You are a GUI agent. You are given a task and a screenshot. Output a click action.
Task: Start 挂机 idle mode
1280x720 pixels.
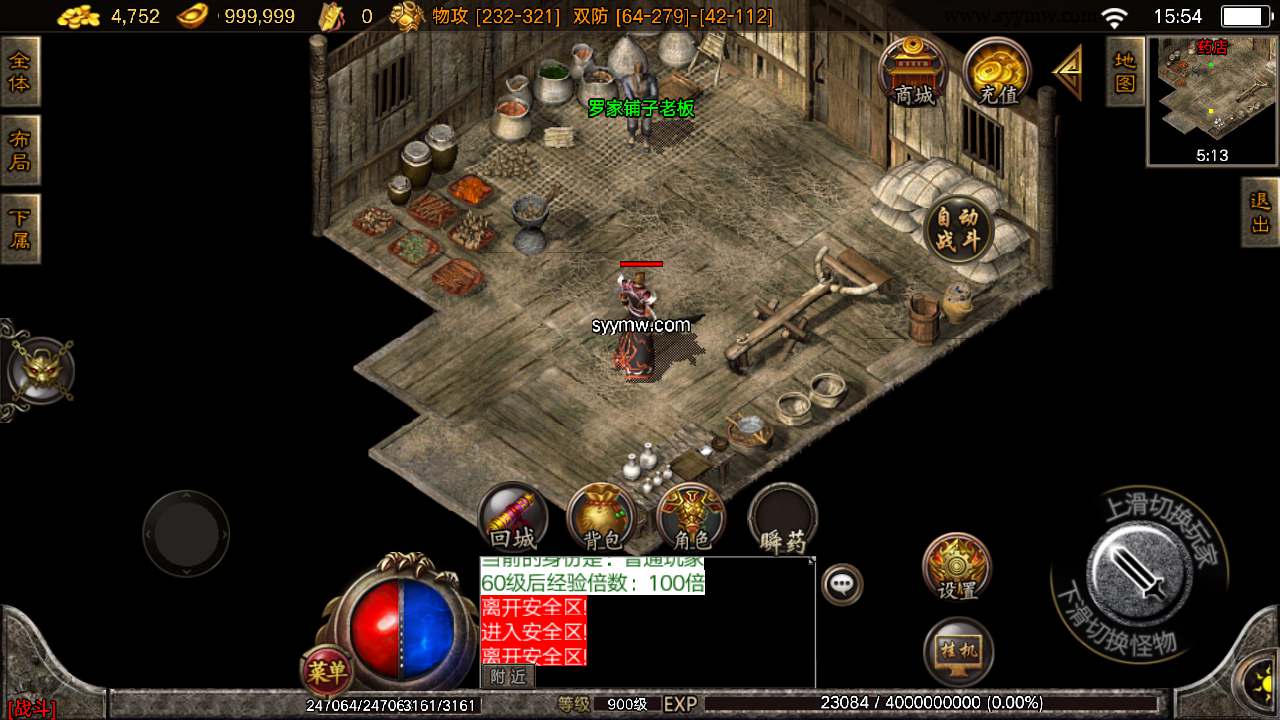pos(957,652)
